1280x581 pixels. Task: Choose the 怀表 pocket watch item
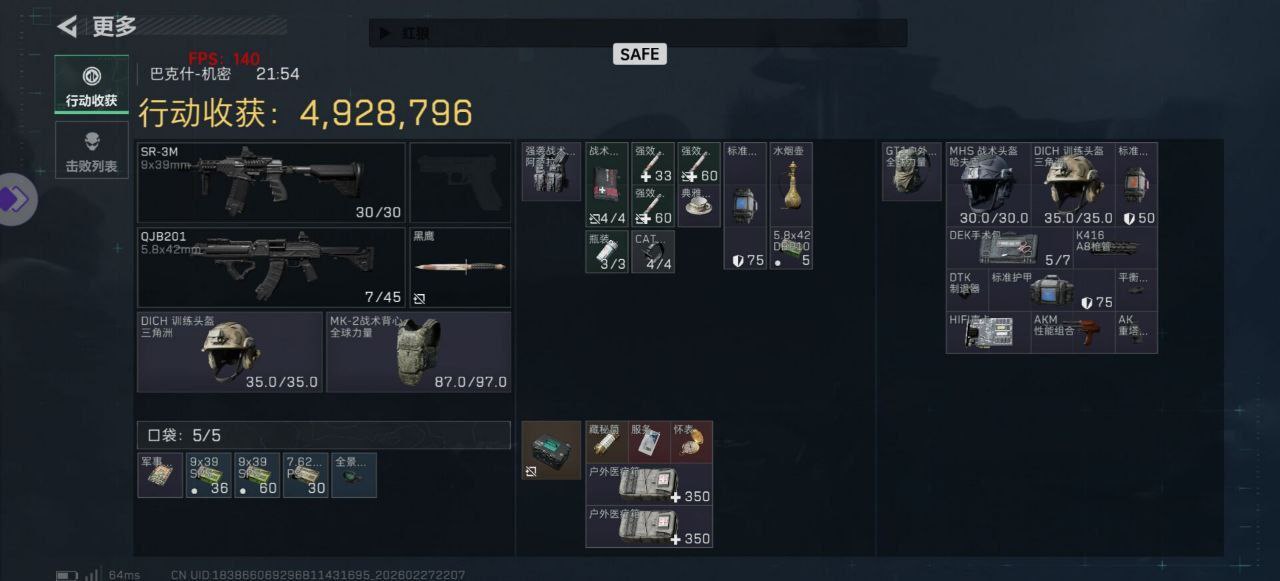coord(691,442)
